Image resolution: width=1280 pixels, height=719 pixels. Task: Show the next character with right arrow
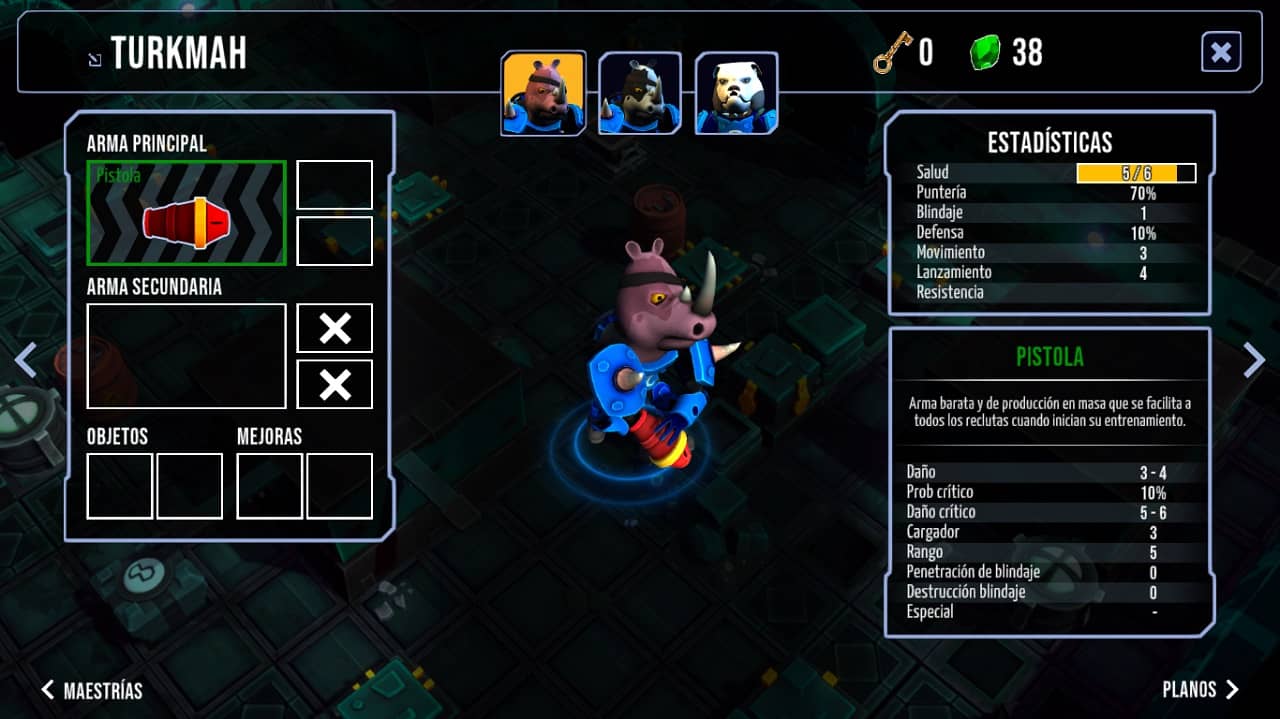pos(1253,360)
